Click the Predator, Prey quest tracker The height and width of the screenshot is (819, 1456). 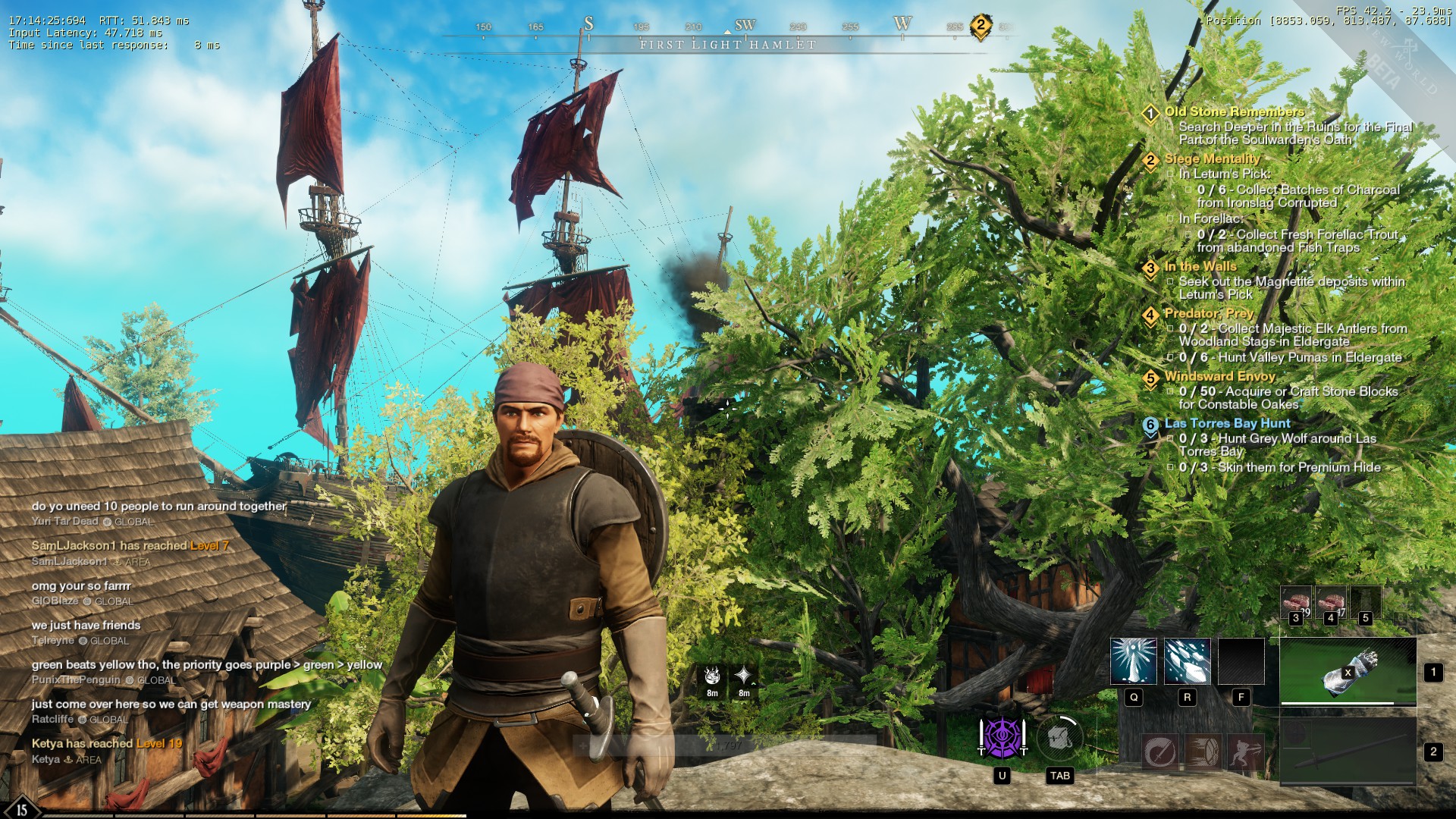pos(1209,313)
